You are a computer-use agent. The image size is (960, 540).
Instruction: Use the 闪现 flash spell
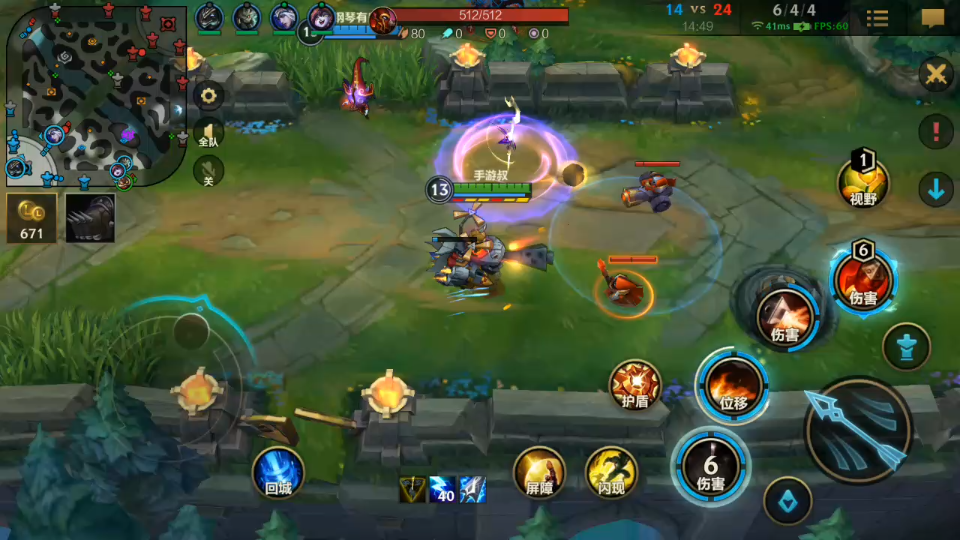coord(611,472)
